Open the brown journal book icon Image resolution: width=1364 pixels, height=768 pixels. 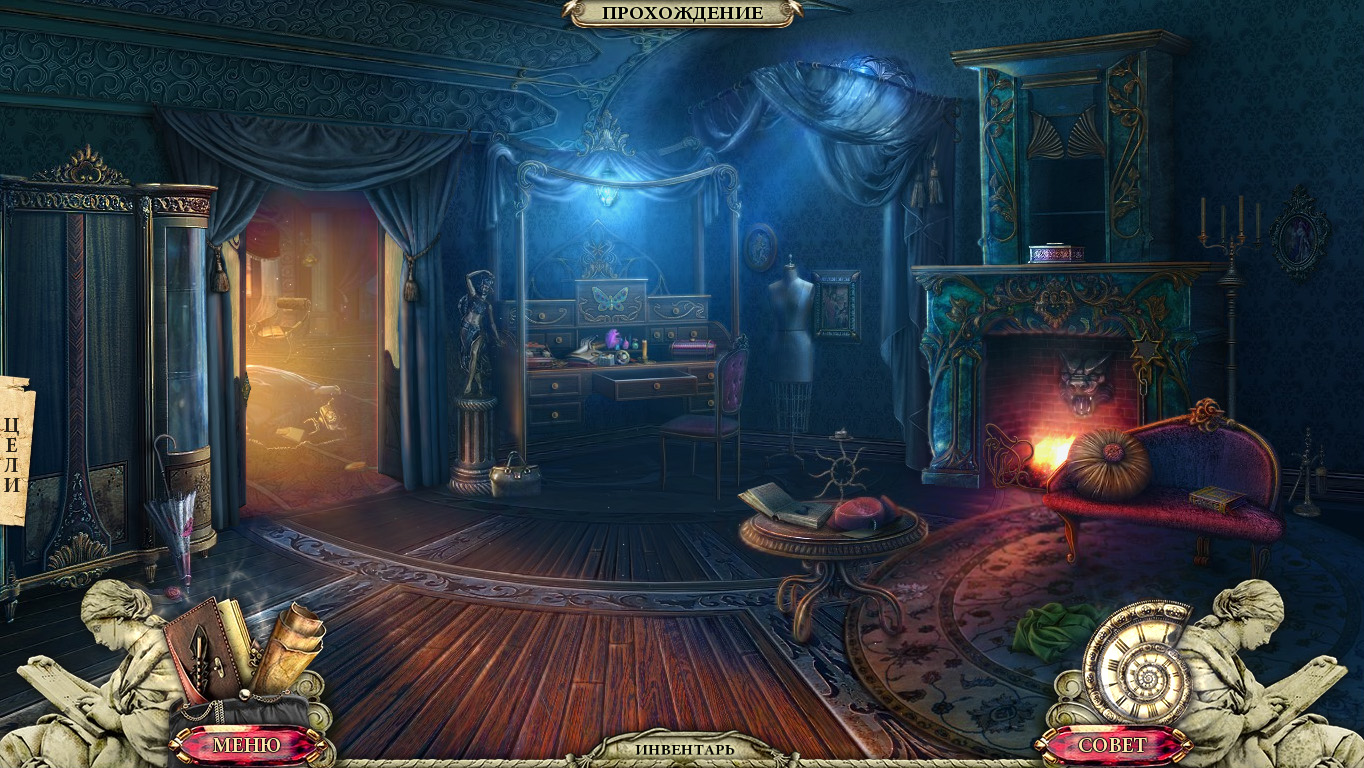[207, 651]
